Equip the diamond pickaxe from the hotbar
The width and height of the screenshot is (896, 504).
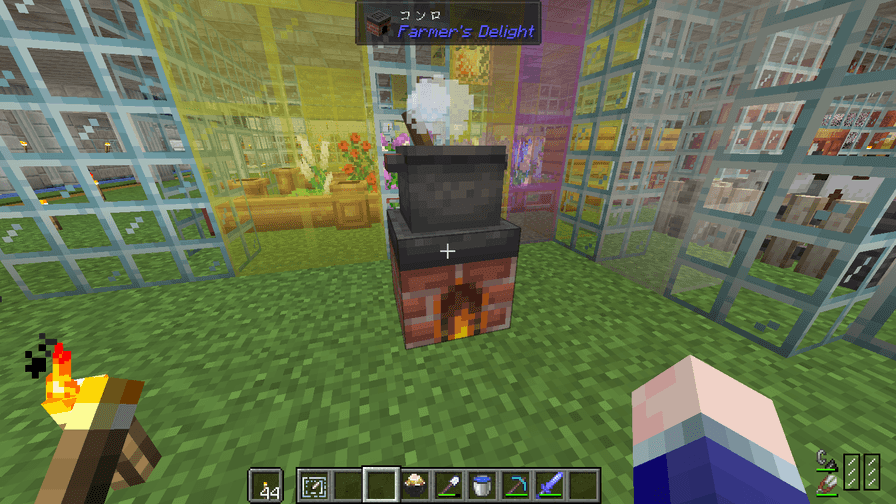[517, 485]
